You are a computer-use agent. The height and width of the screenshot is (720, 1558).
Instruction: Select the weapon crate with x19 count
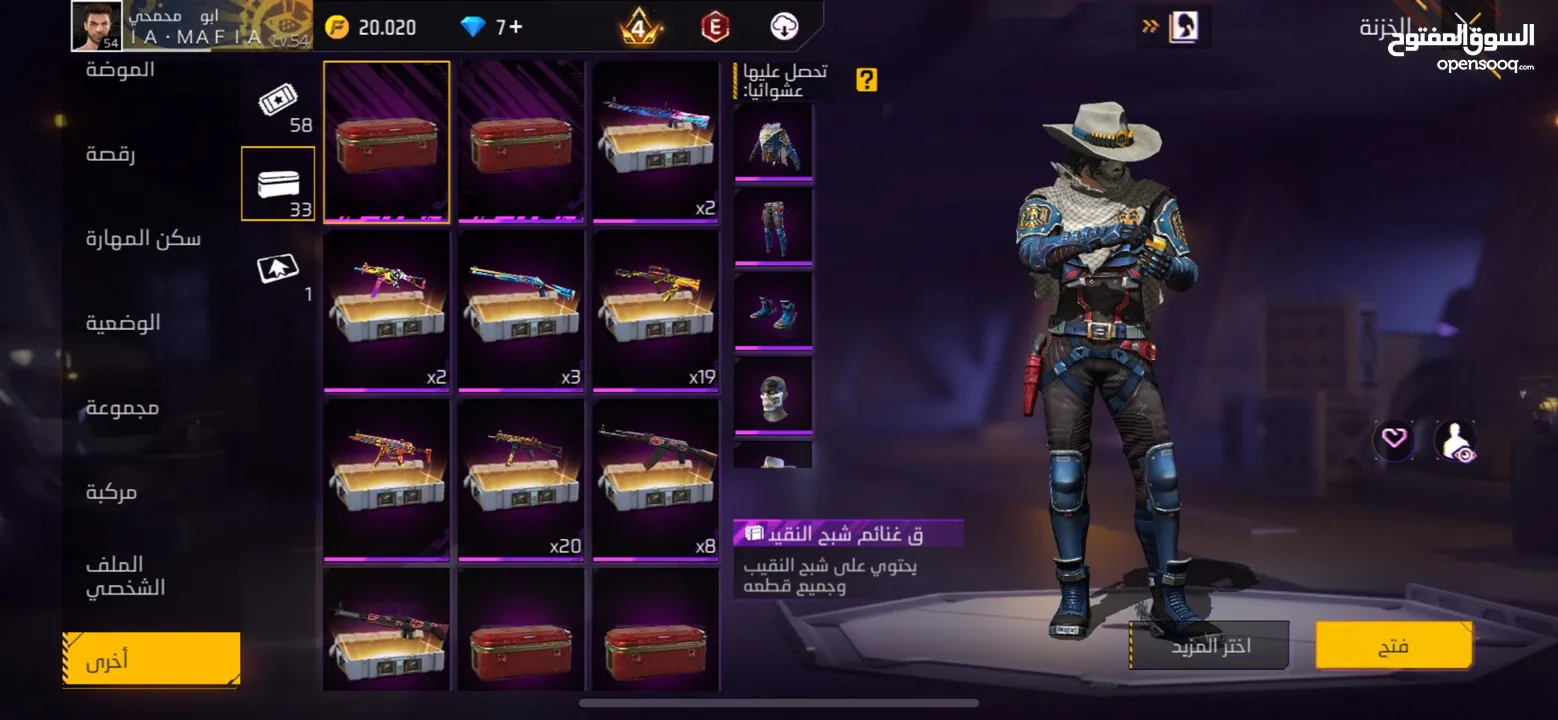656,309
